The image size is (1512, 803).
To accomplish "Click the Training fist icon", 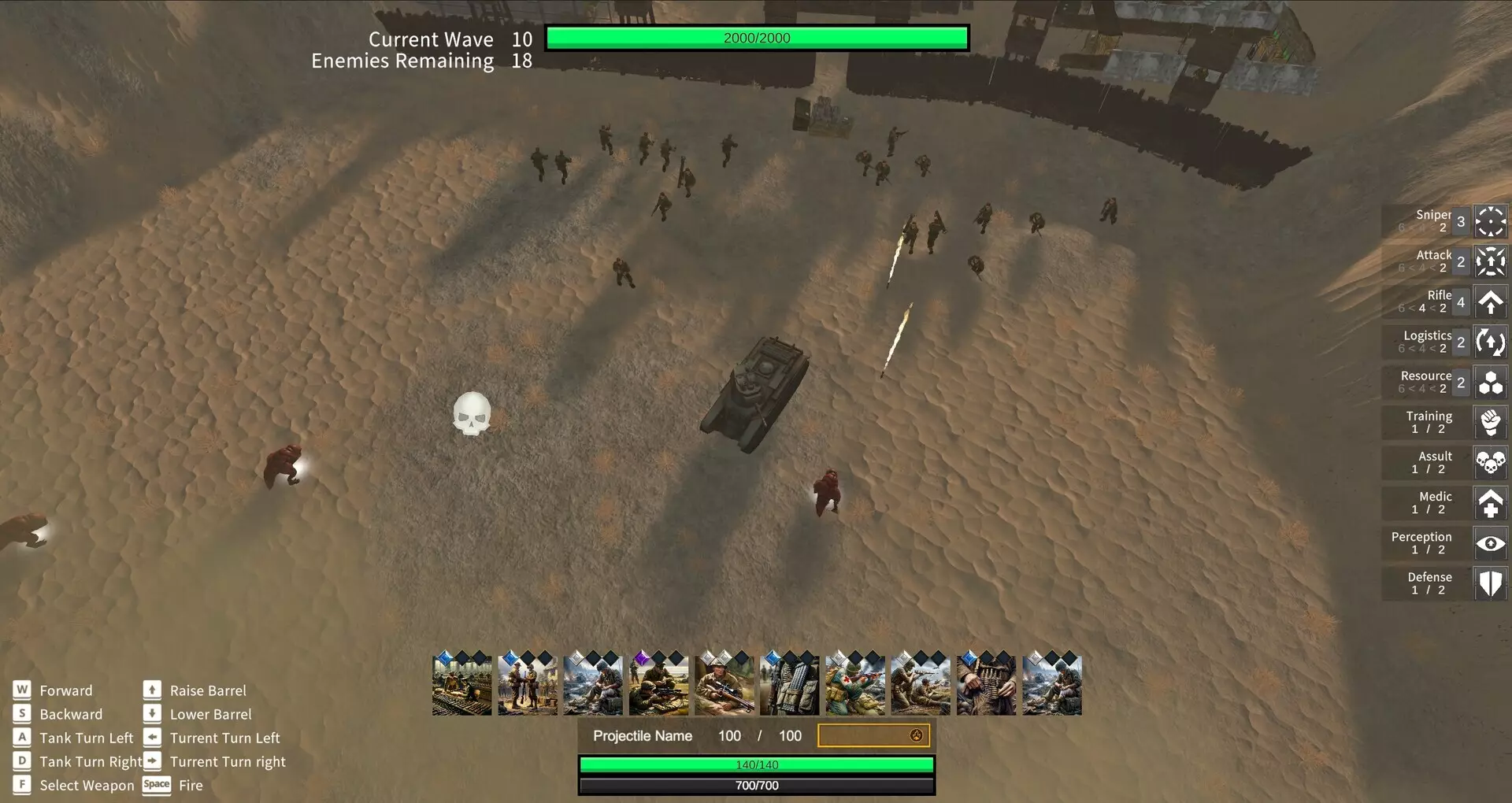I will (x=1491, y=423).
